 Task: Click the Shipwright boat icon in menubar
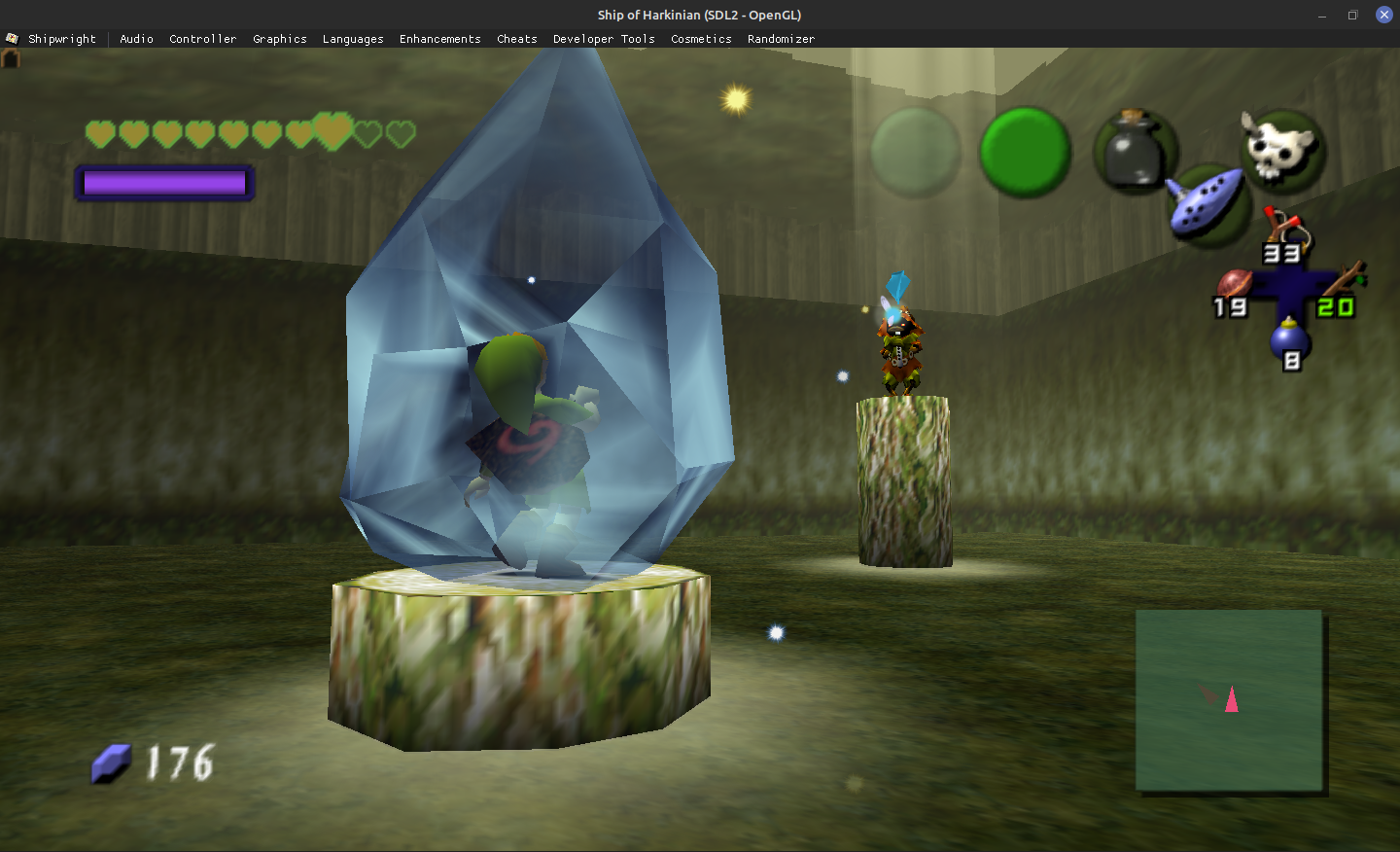tap(12, 38)
